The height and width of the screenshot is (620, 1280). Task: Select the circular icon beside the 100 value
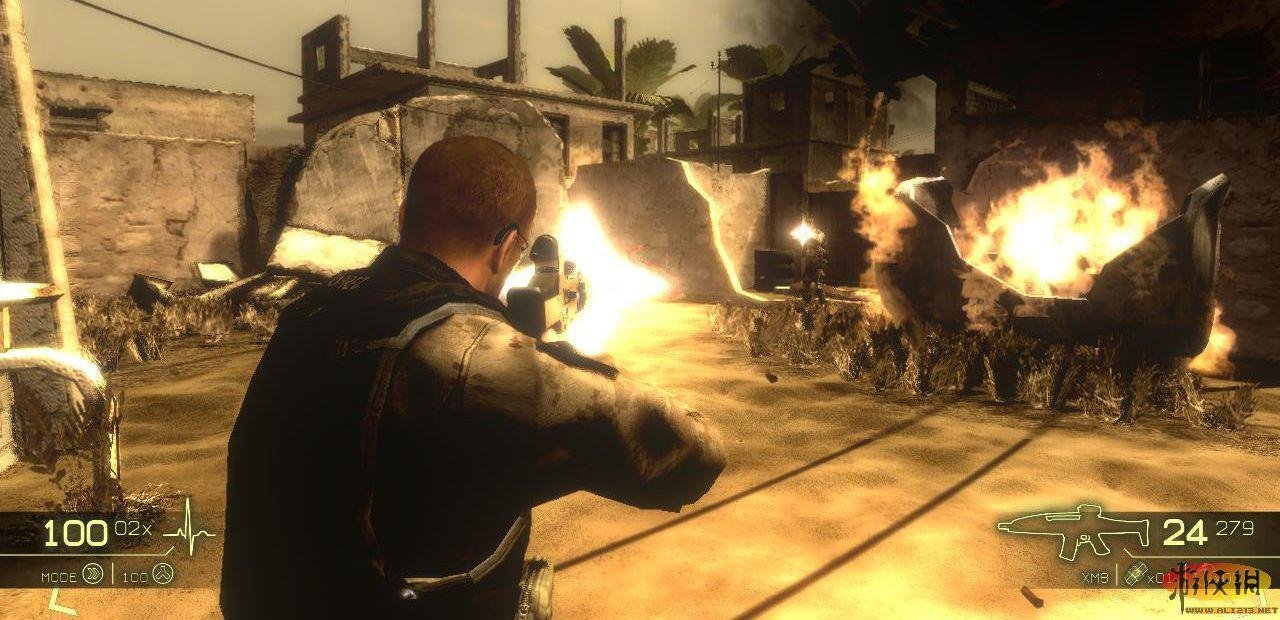coord(163,573)
